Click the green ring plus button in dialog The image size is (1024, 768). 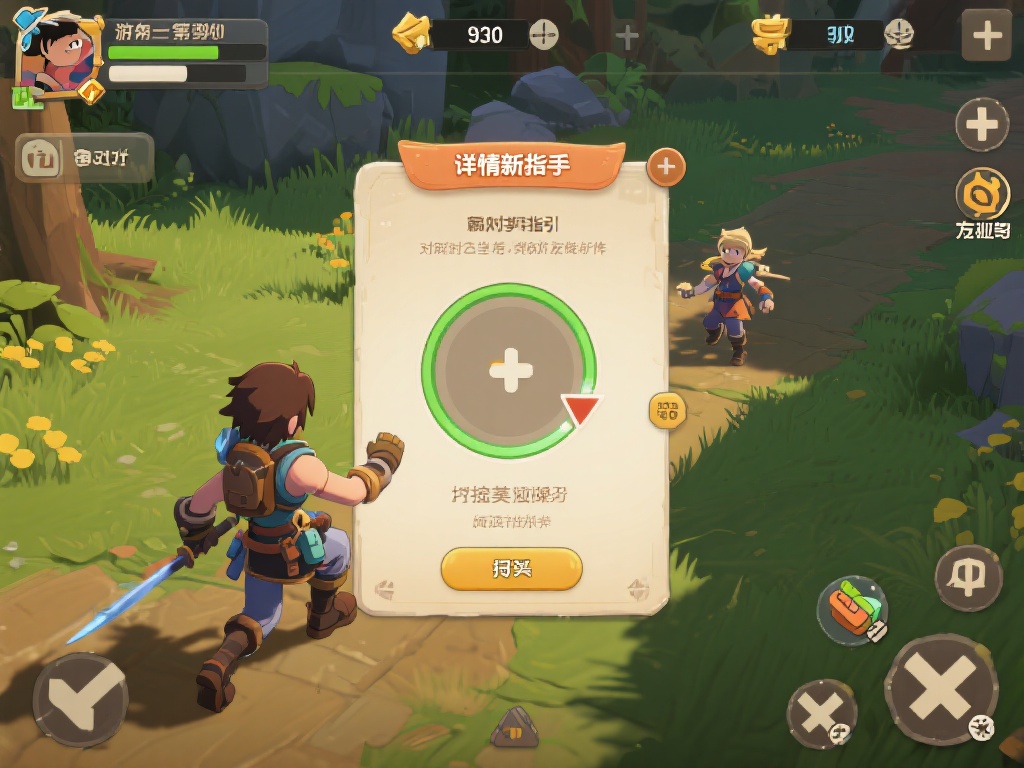pyautogui.click(x=510, y=372)
